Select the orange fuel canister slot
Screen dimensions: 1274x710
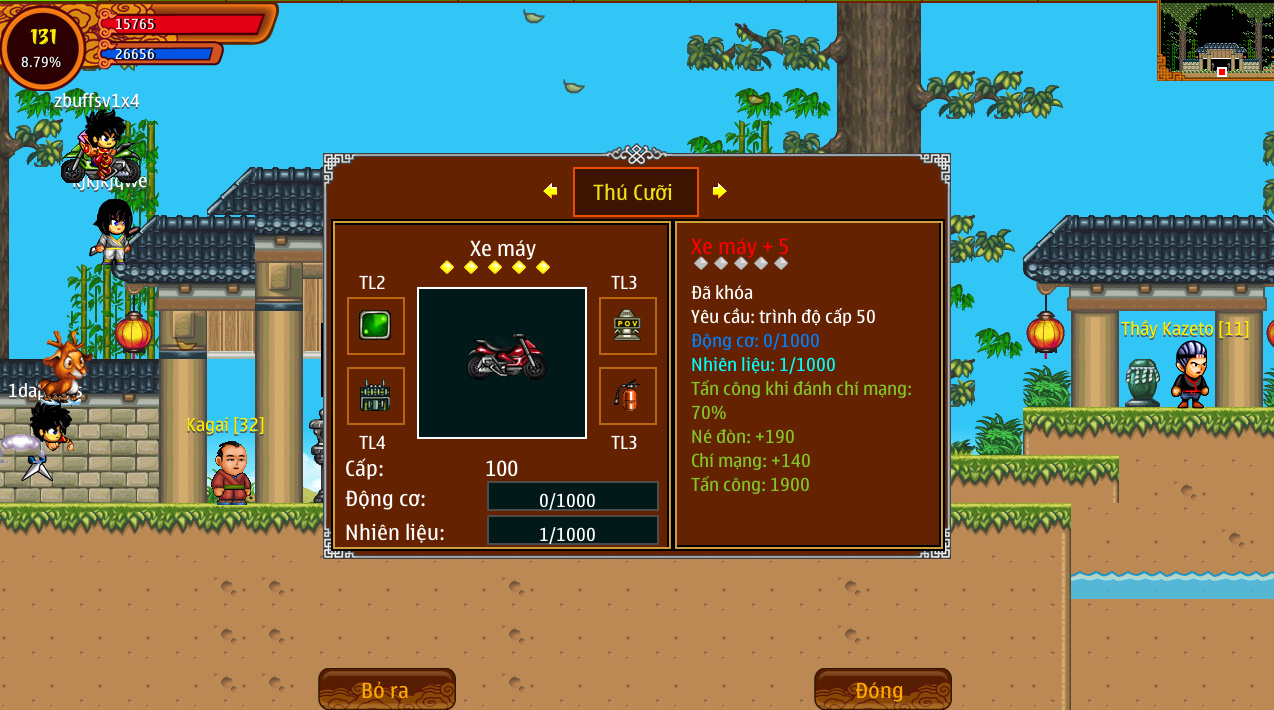click(627, 396)
